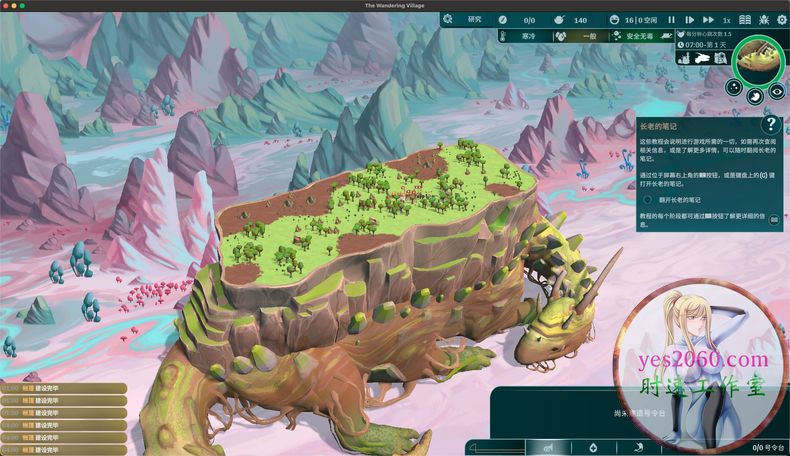Tick the 翻开长老的笔记 objective checkbox
The width and height of the screenshot is (790, 456).
click(x=648, y=199)
